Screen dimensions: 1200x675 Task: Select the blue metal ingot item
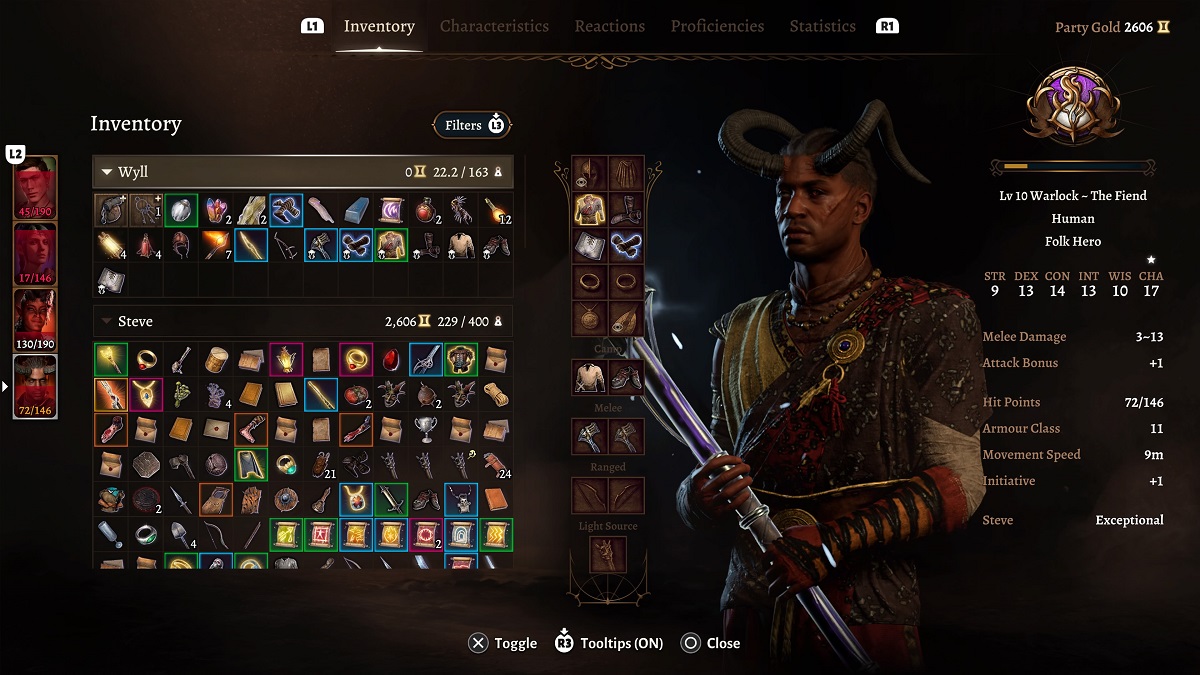point(355,210)
